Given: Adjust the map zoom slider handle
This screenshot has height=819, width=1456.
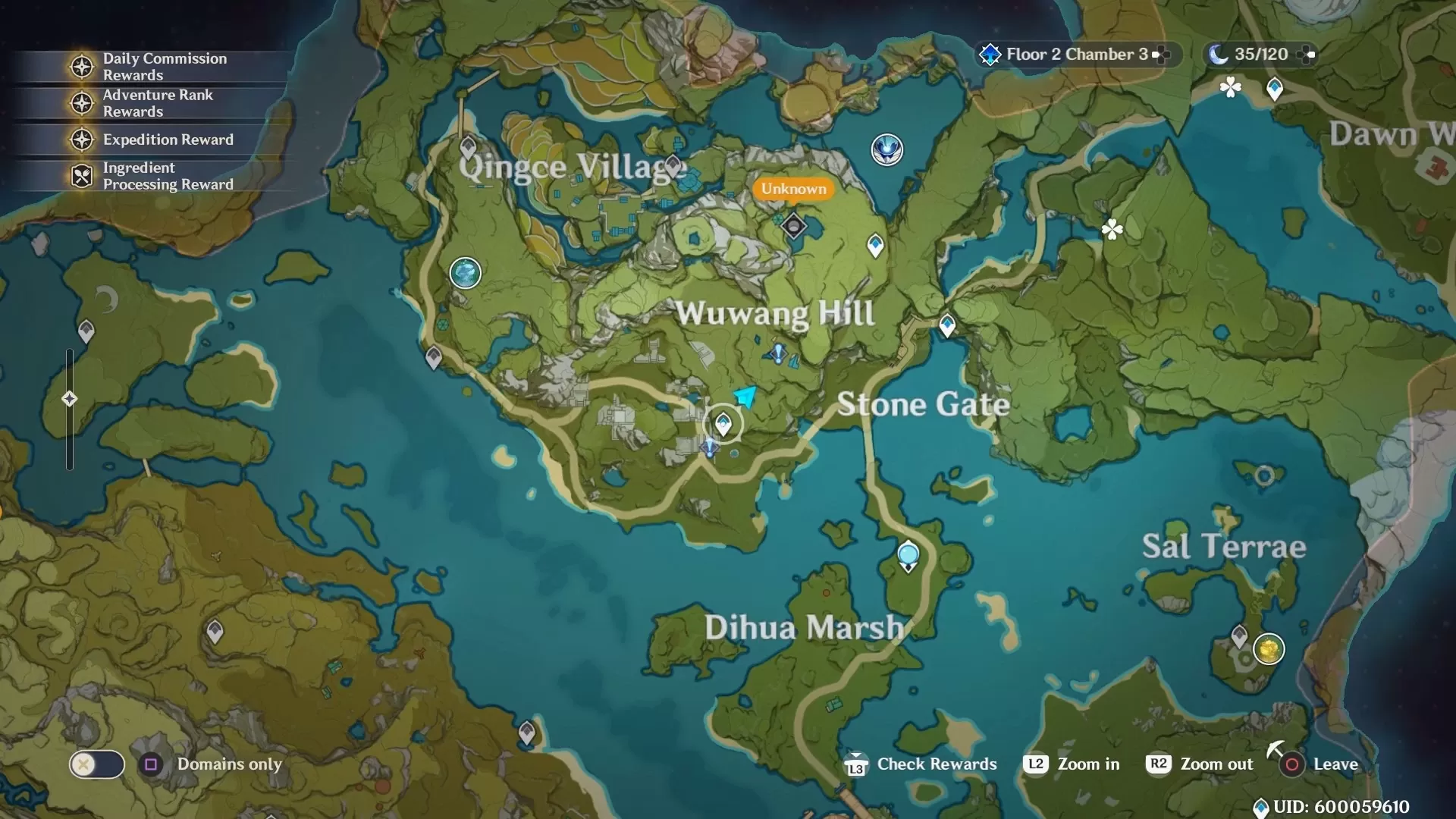Looking at the screenshot, I should (x=69, y=399).
